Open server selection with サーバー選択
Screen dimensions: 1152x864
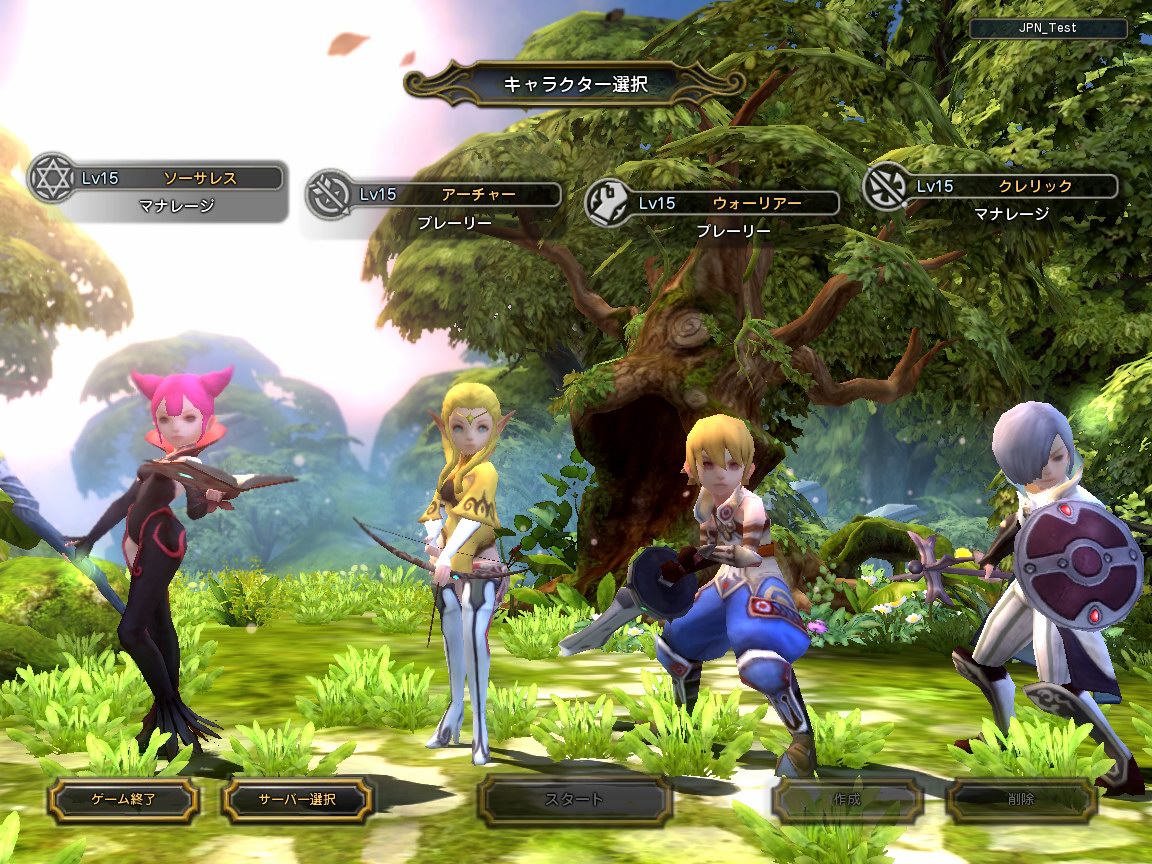(x=297, y=799)
